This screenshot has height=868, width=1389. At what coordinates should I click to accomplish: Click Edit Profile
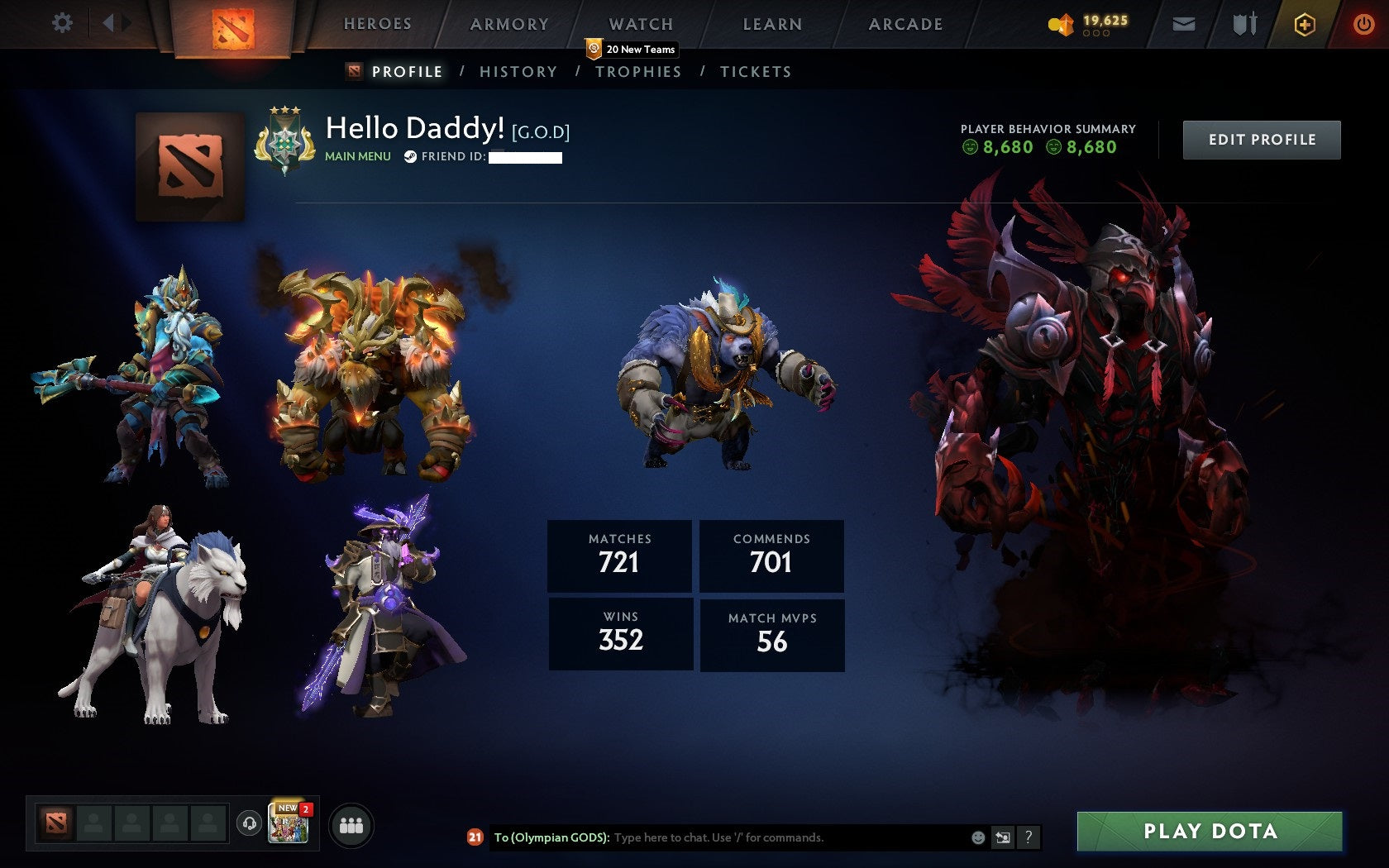pos(1261,139)
